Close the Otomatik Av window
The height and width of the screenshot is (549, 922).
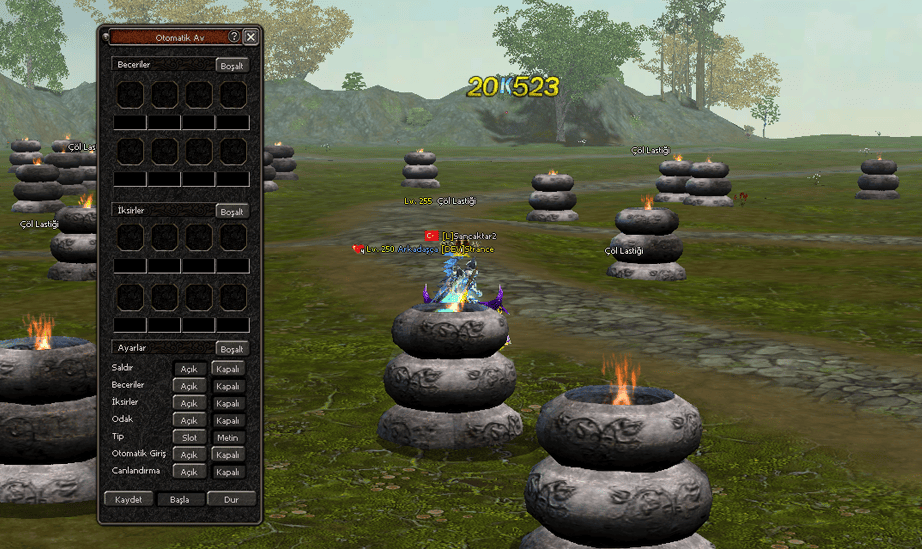point(250,36)
